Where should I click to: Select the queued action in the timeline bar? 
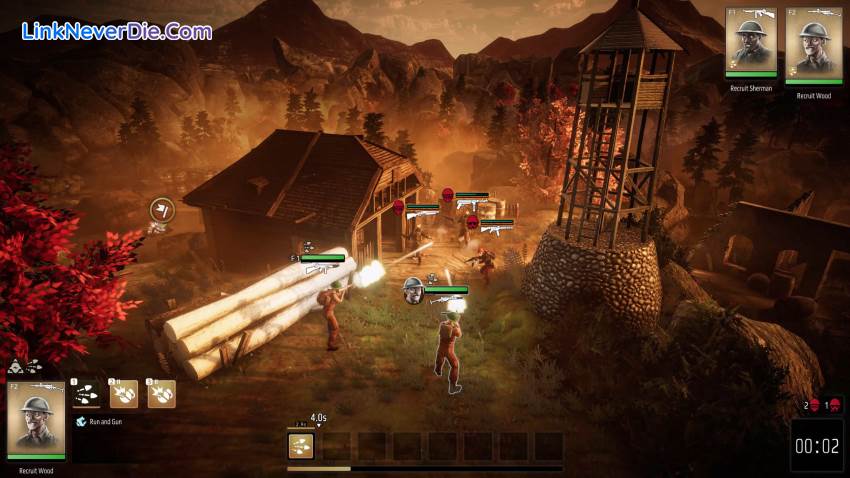301,446
